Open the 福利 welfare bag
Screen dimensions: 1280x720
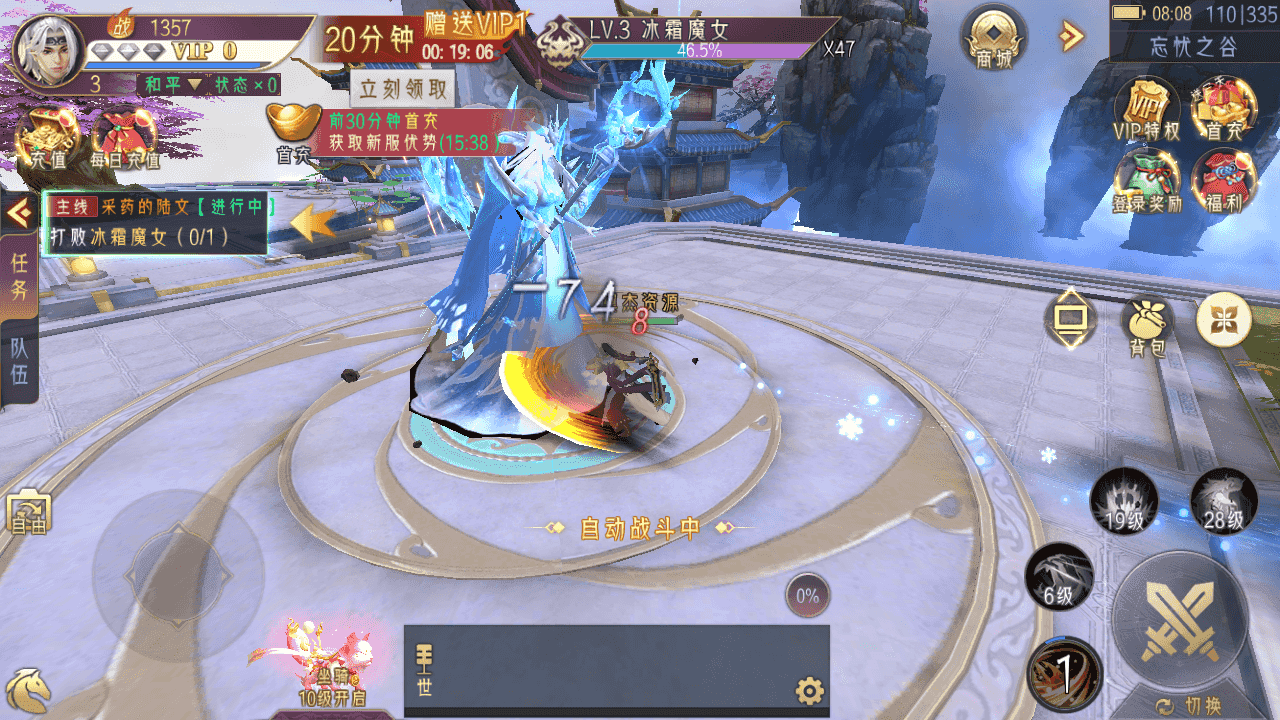click(x=1222, y=180)
